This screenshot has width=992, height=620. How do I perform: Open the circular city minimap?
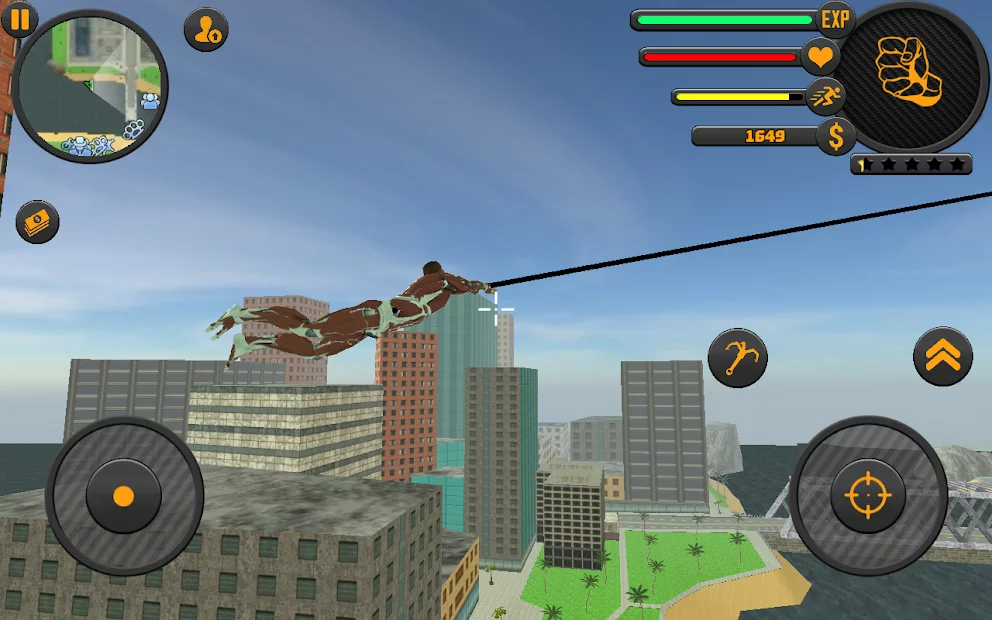(x=90, y=86)
